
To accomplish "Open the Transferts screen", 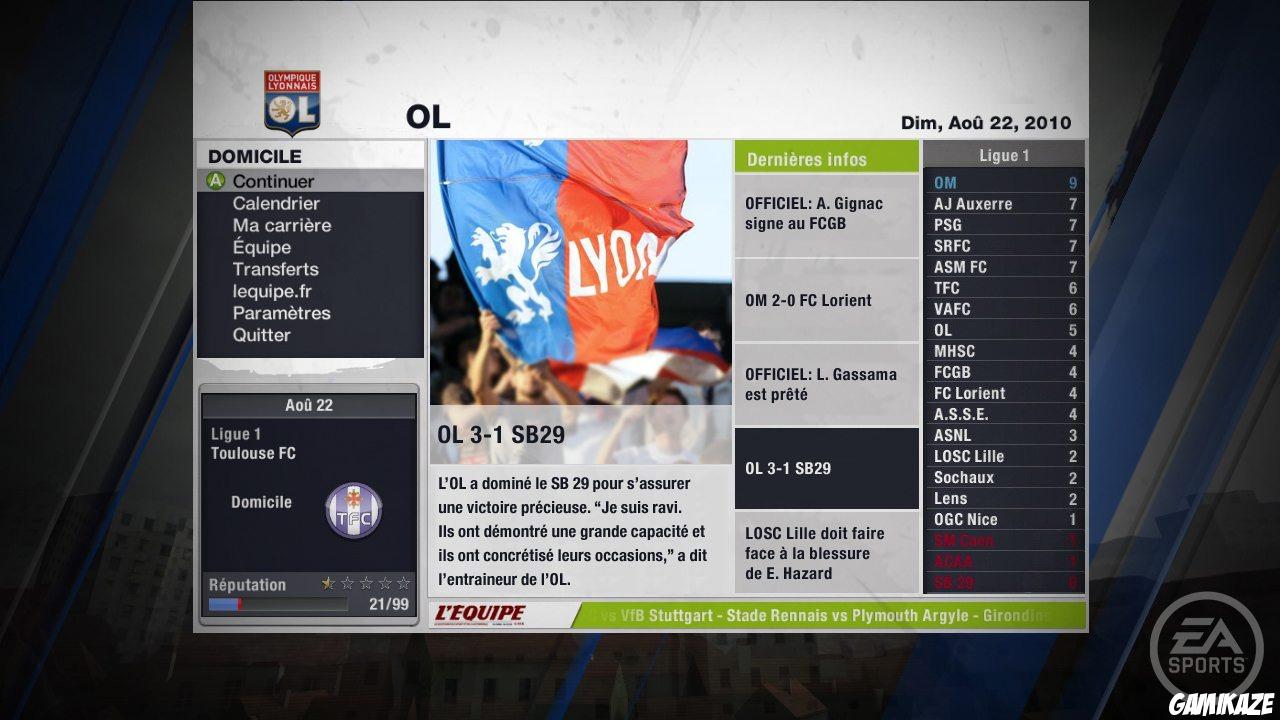I will [275, 269].
